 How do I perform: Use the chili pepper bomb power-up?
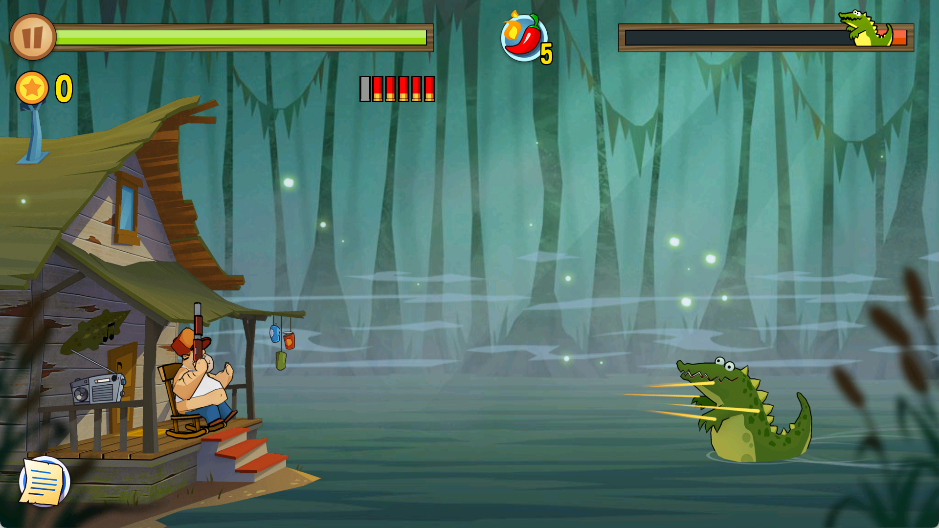coord(523,38)
